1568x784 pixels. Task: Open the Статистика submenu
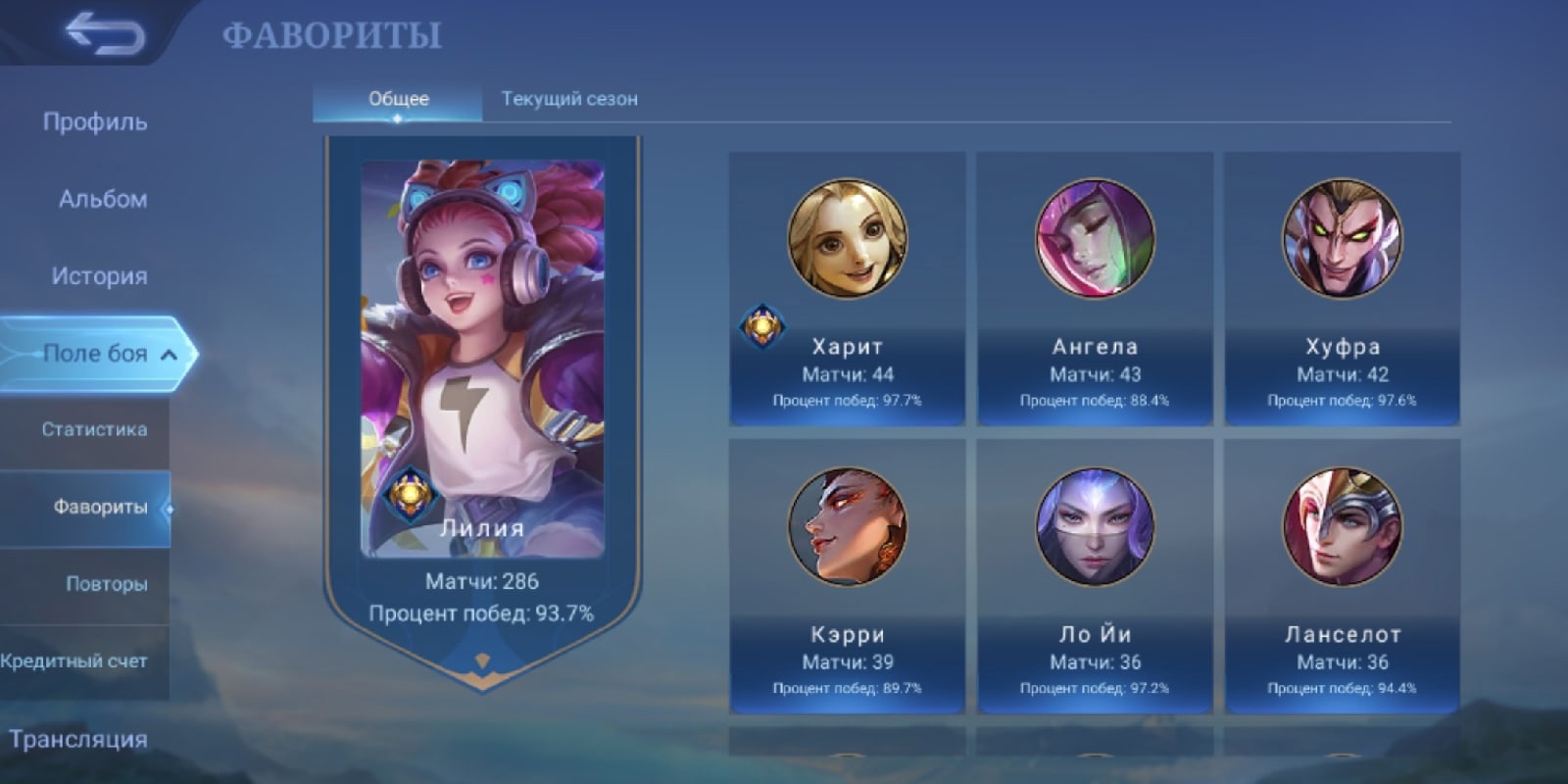click(94, 429)
